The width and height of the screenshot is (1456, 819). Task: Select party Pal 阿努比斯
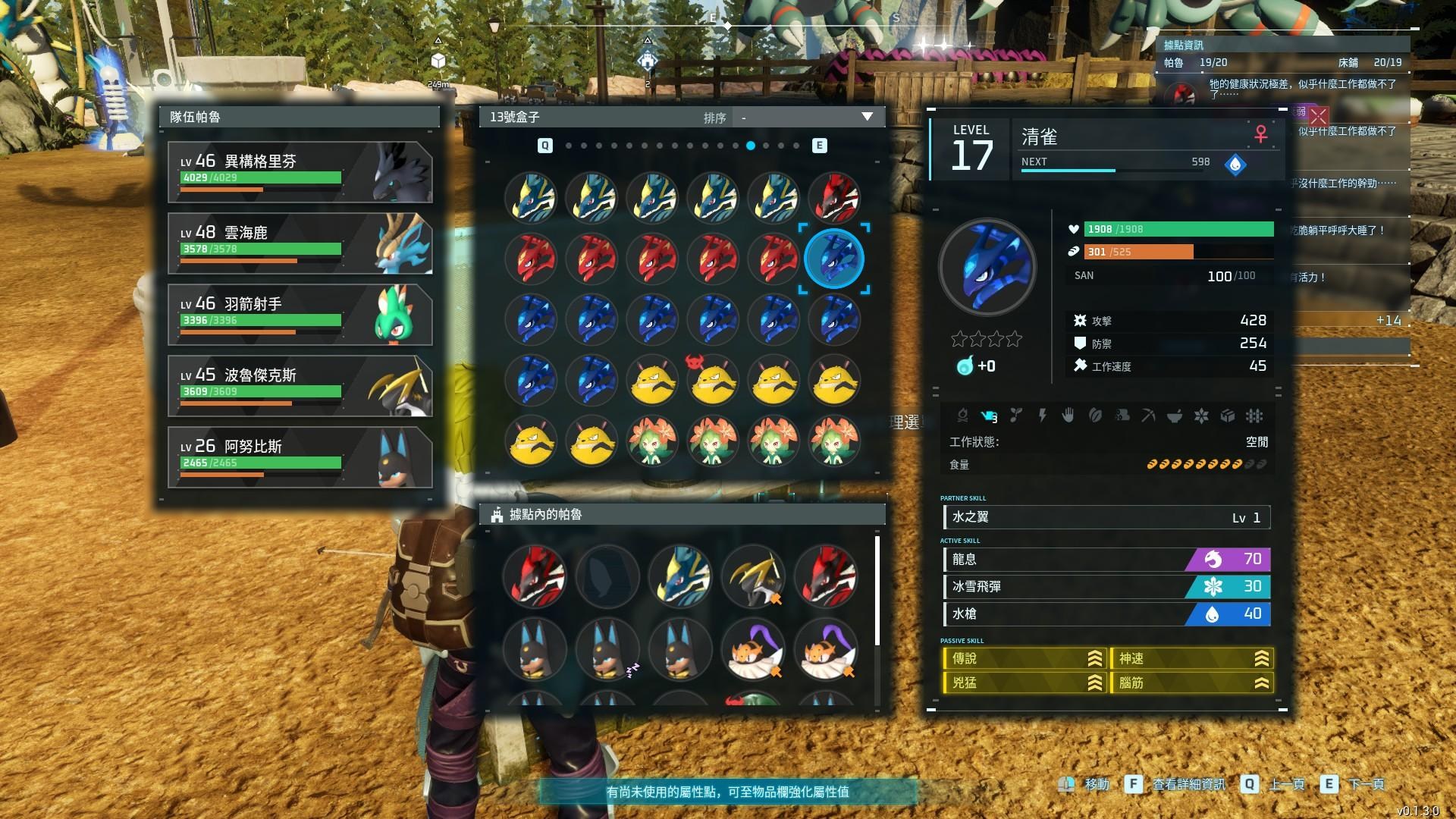[300, 457]
